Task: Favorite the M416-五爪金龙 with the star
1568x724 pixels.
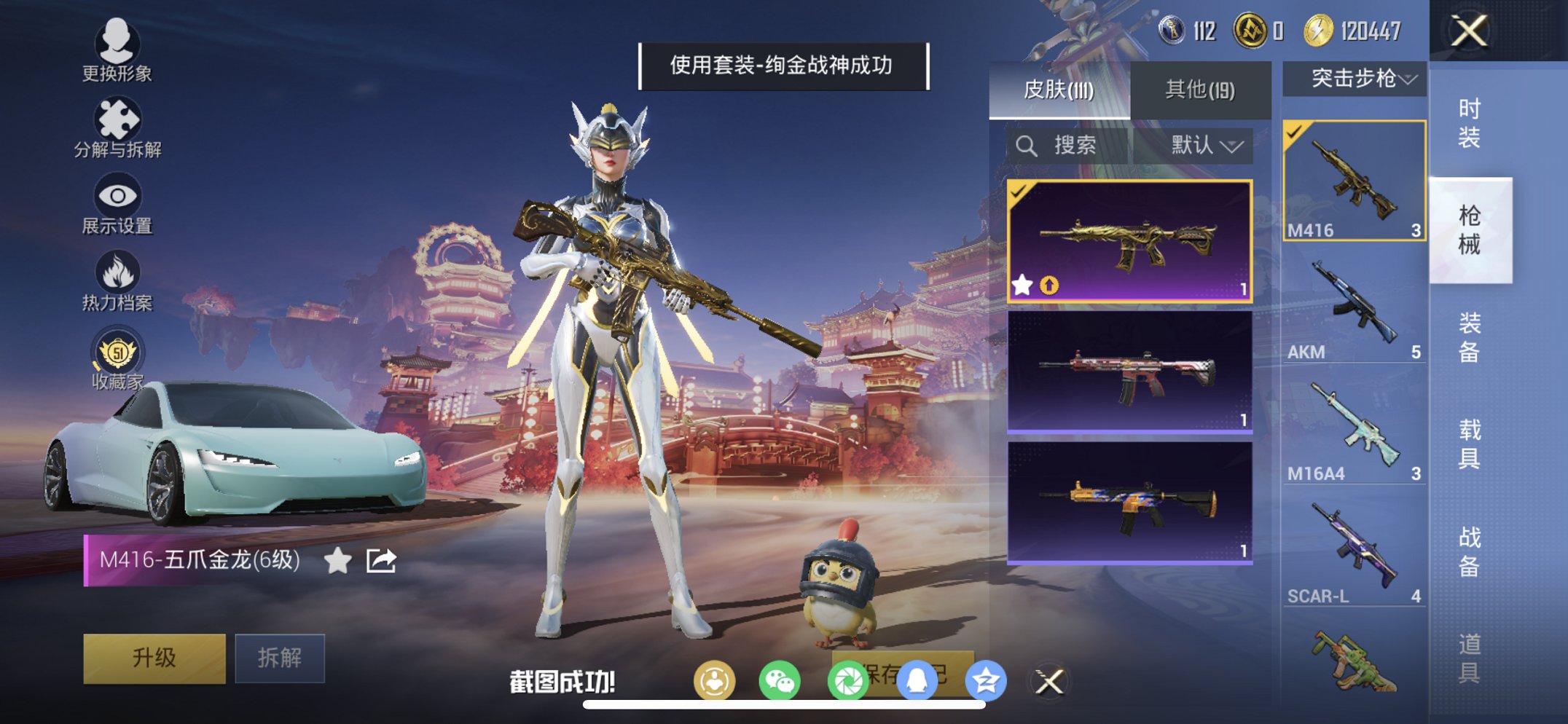Action: (337, 561)
